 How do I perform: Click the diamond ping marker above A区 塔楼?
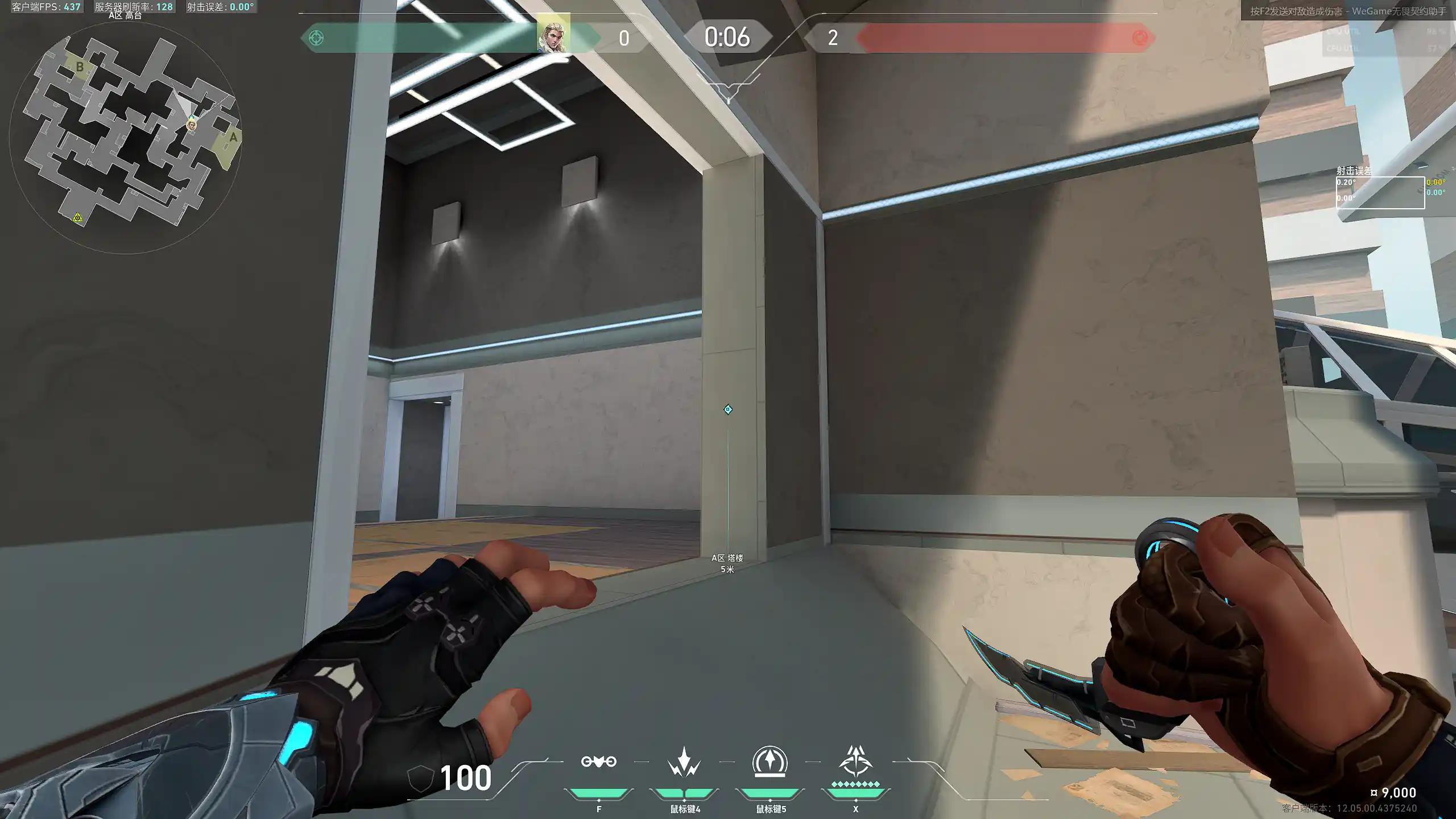728,409
